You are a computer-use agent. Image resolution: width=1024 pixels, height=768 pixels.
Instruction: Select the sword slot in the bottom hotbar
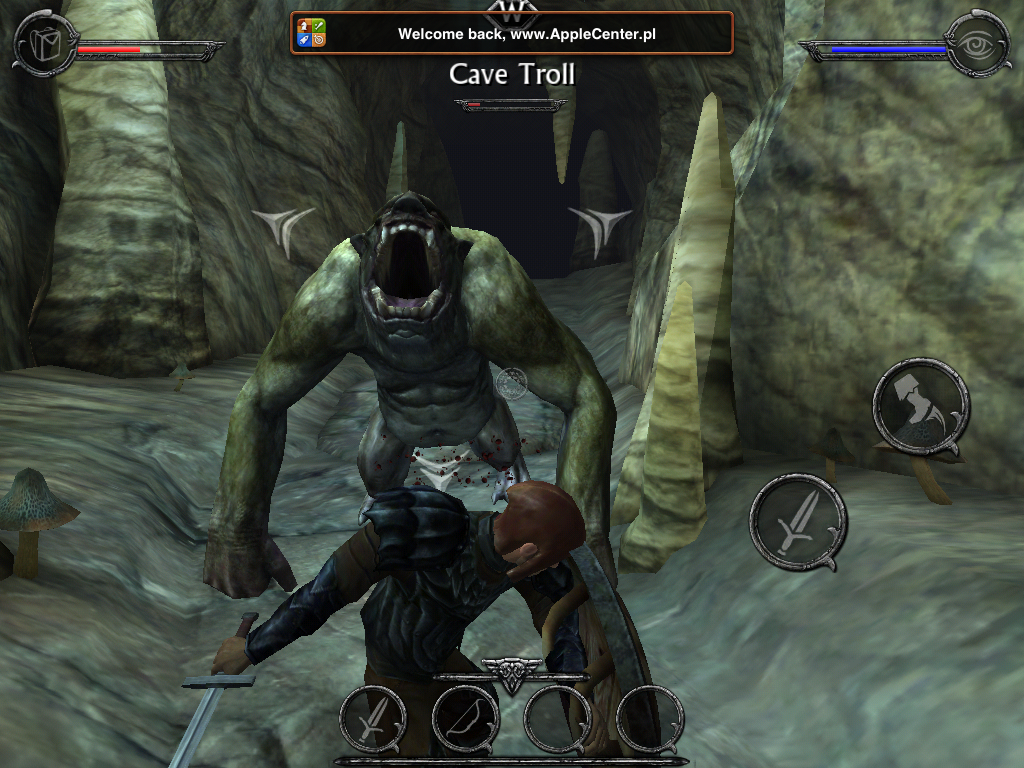coord(372,719)
